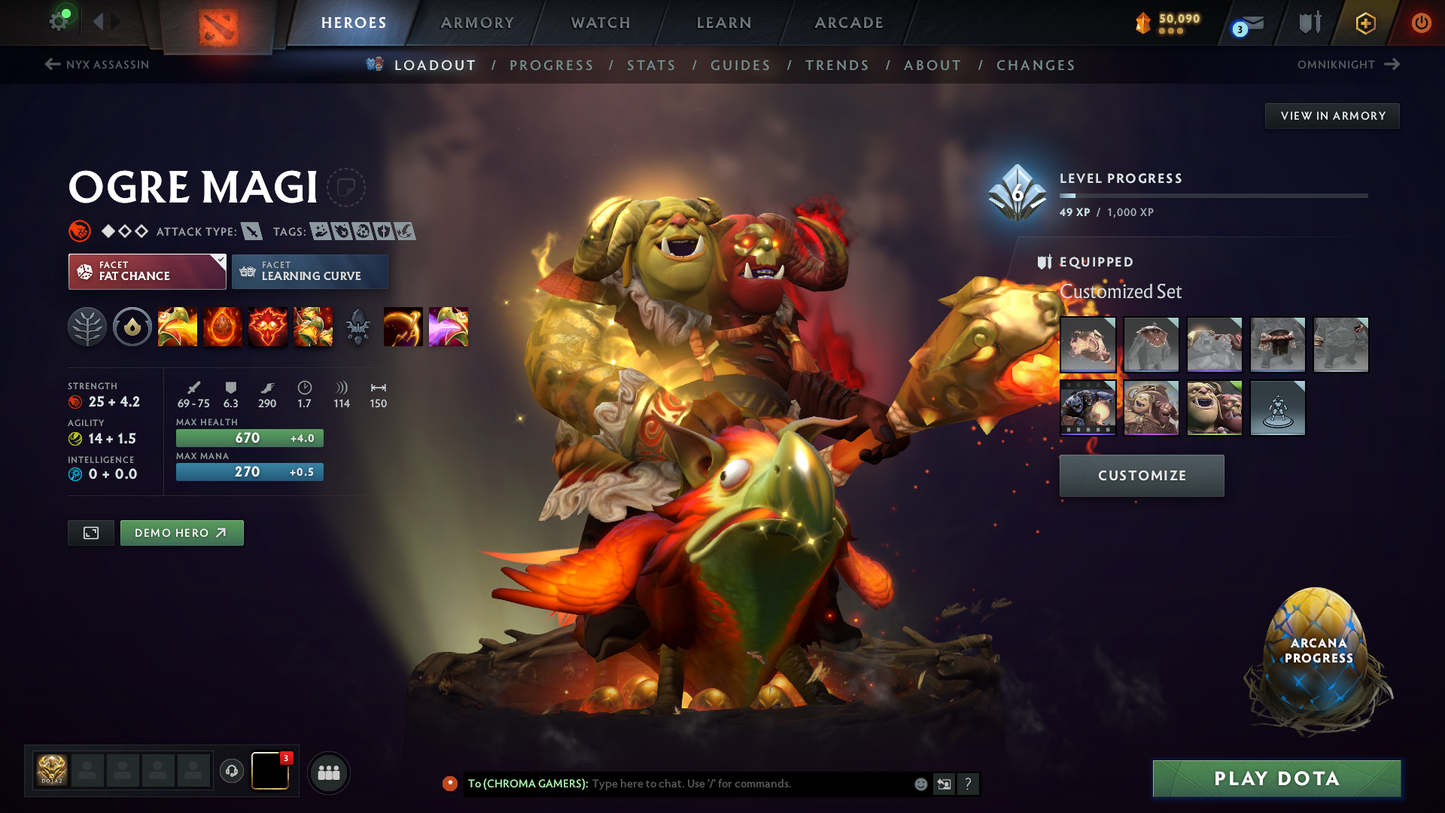Select the Ignite ability icon
This screenshot has width=1445, height=813.
point(222,327)
